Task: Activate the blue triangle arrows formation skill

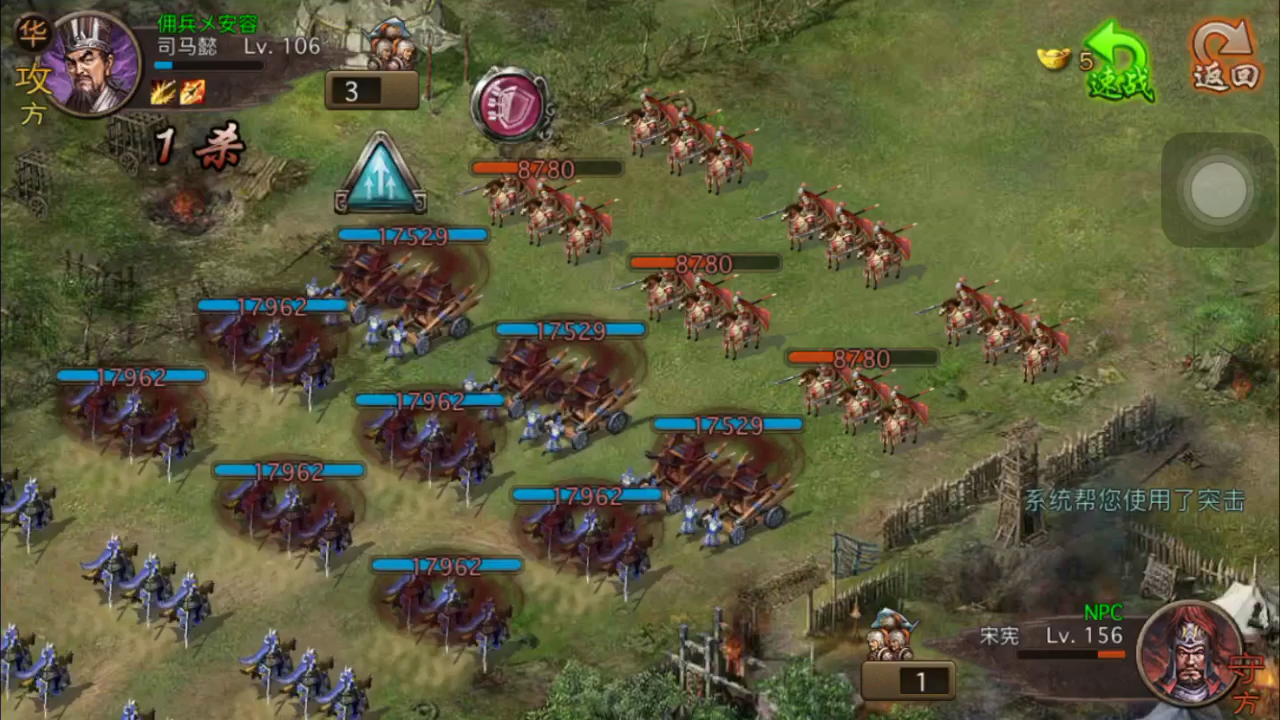Action: [x=380, y=175]
